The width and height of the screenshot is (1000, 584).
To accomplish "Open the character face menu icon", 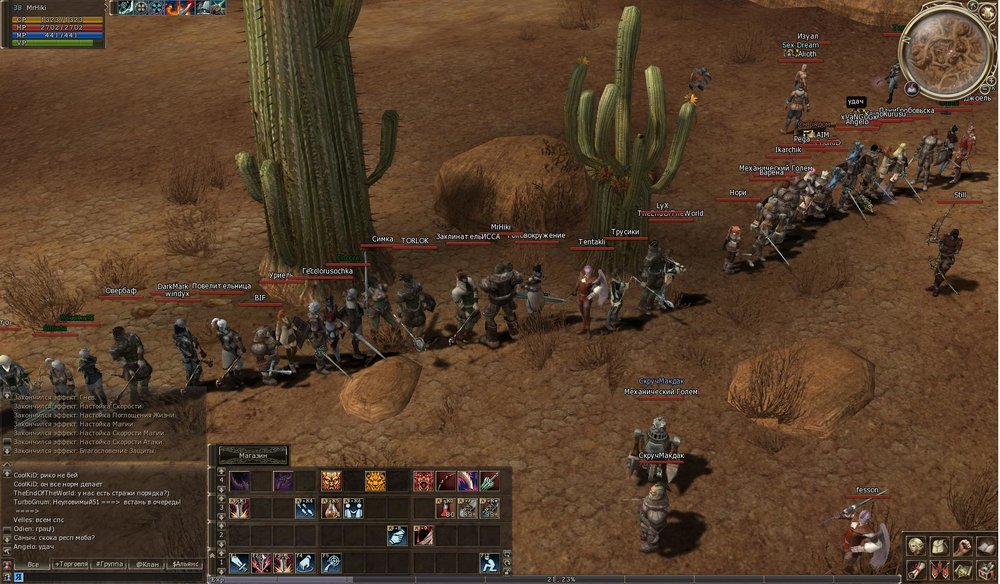I will [x=916, y=545].
